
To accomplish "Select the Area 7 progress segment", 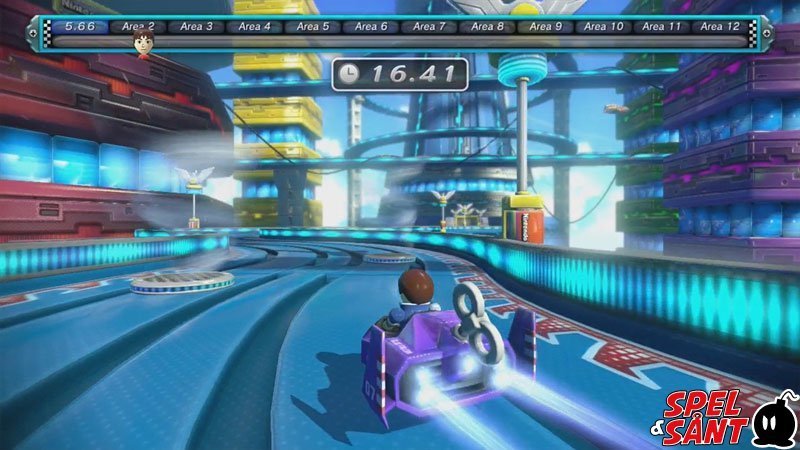I will 429,26.
